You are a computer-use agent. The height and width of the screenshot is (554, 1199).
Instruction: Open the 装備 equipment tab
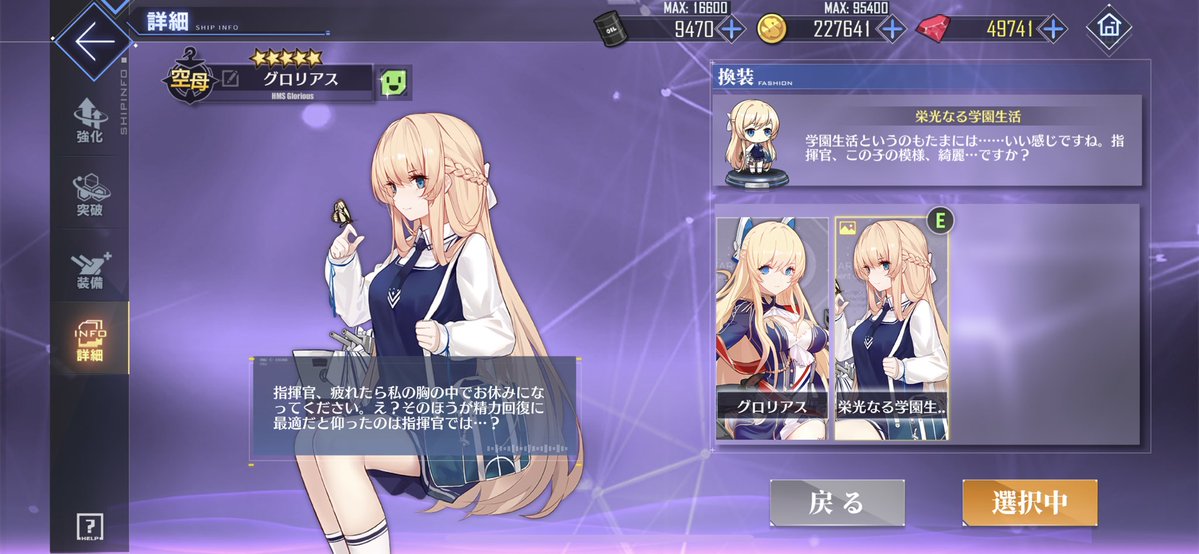coord(89,268)
